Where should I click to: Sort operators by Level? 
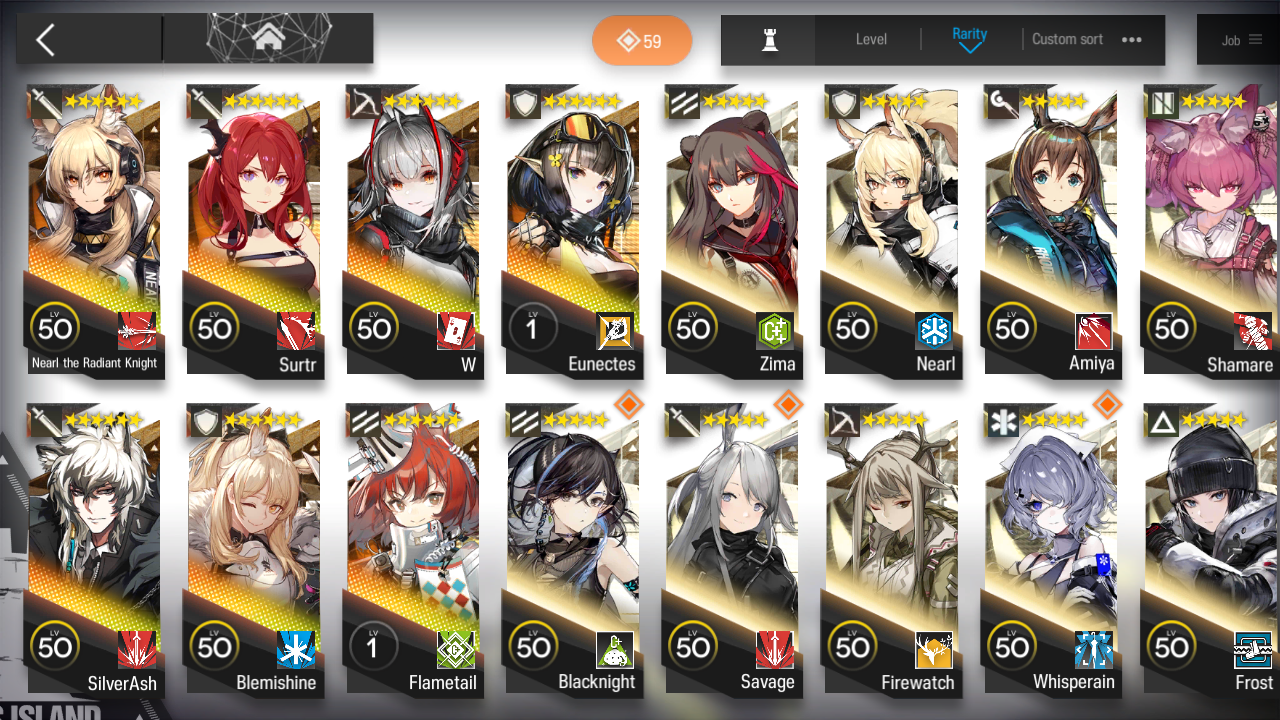[871, 40]
